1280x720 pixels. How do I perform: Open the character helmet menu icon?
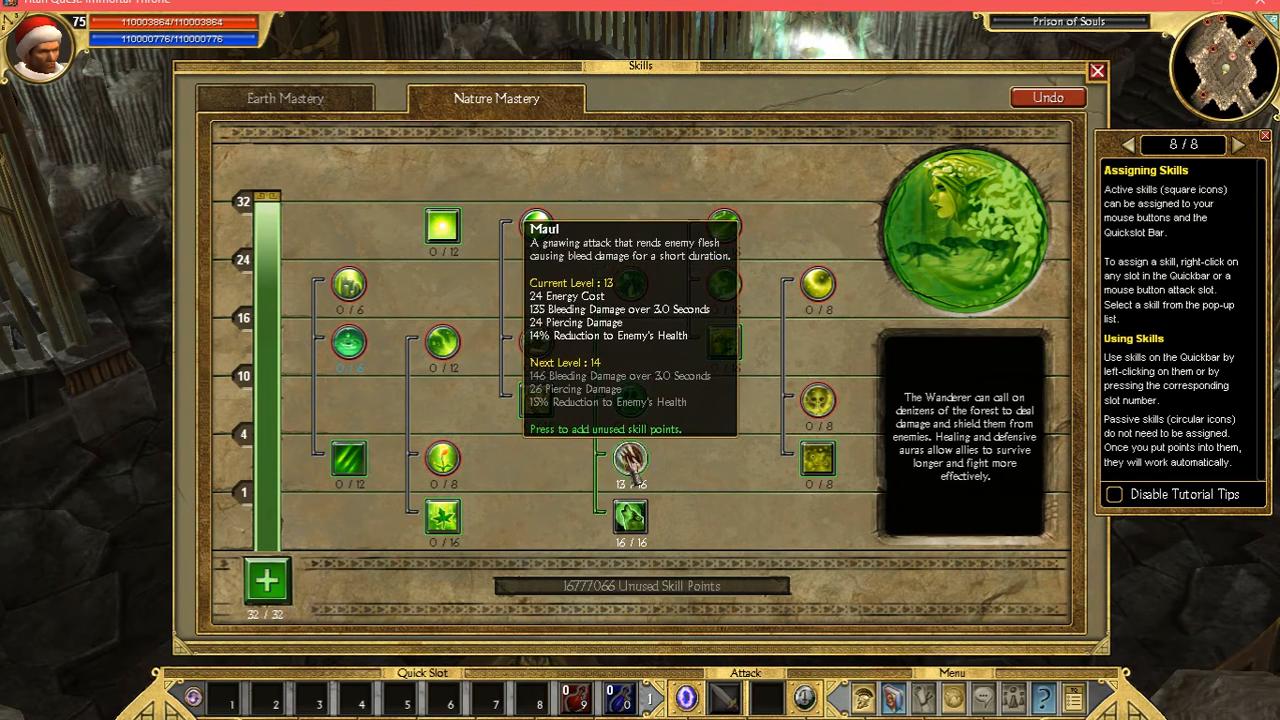pos(864,697)
